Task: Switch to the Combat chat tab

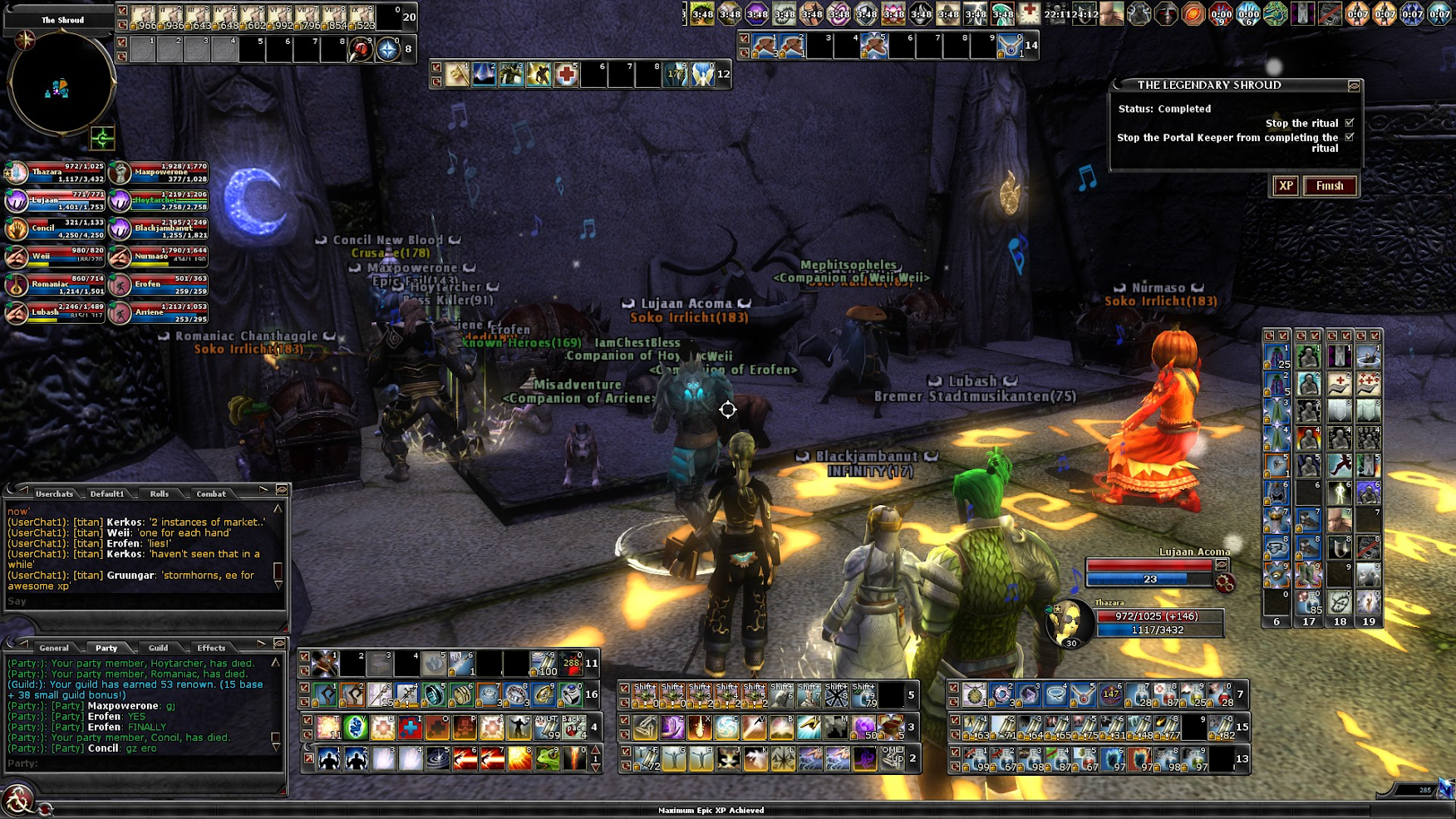Action: (211, 494)
